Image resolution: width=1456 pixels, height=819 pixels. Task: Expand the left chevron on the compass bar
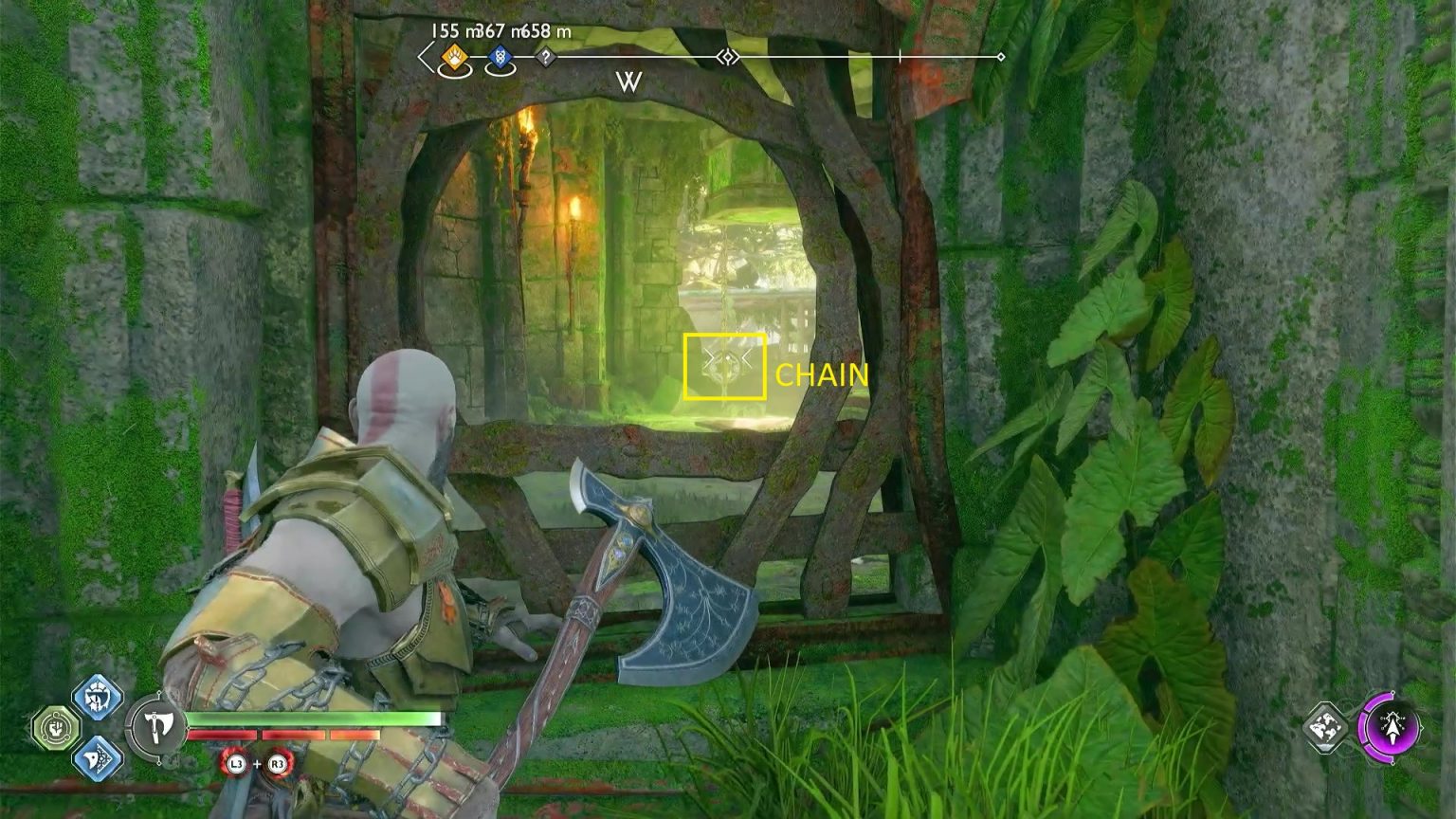point(424,57)
